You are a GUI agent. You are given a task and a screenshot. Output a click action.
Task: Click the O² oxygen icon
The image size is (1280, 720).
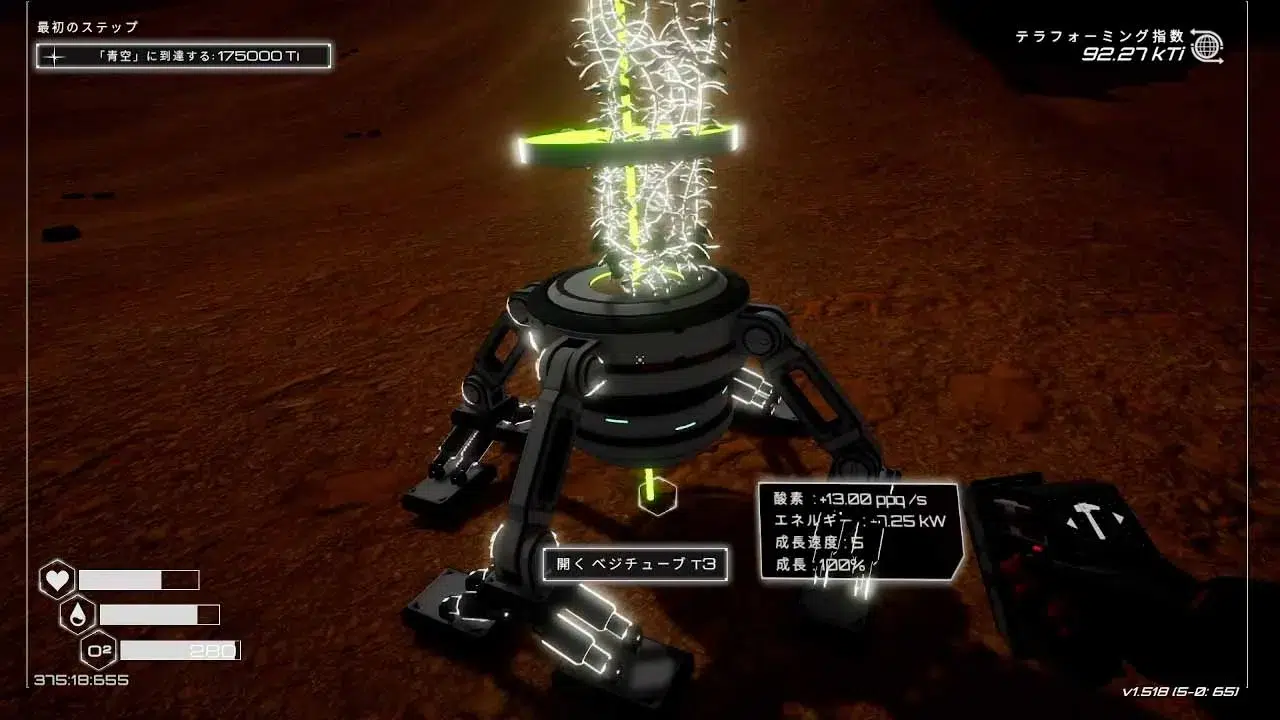coord(99,651)
